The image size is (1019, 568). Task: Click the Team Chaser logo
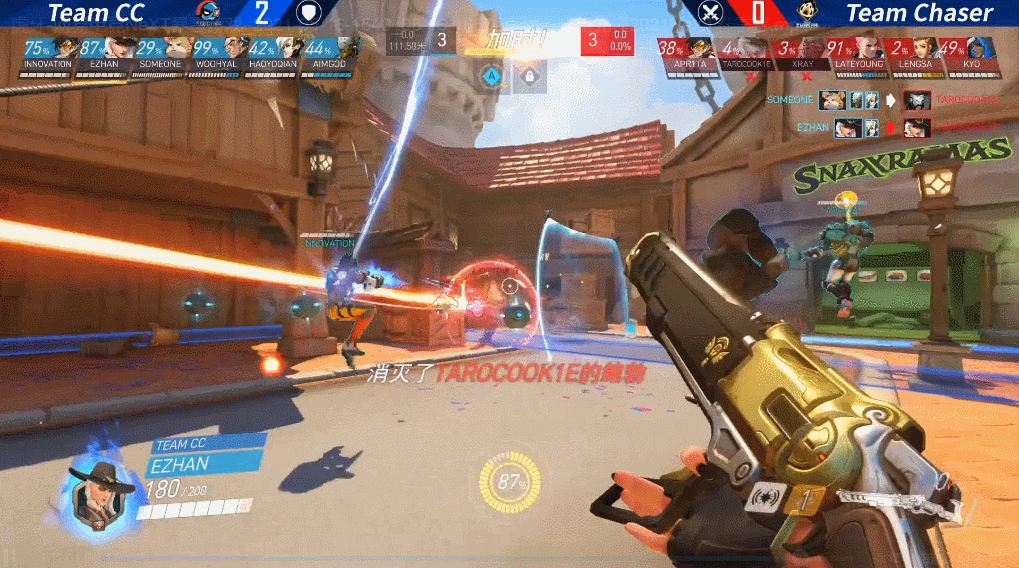click(x=806, y=12)
